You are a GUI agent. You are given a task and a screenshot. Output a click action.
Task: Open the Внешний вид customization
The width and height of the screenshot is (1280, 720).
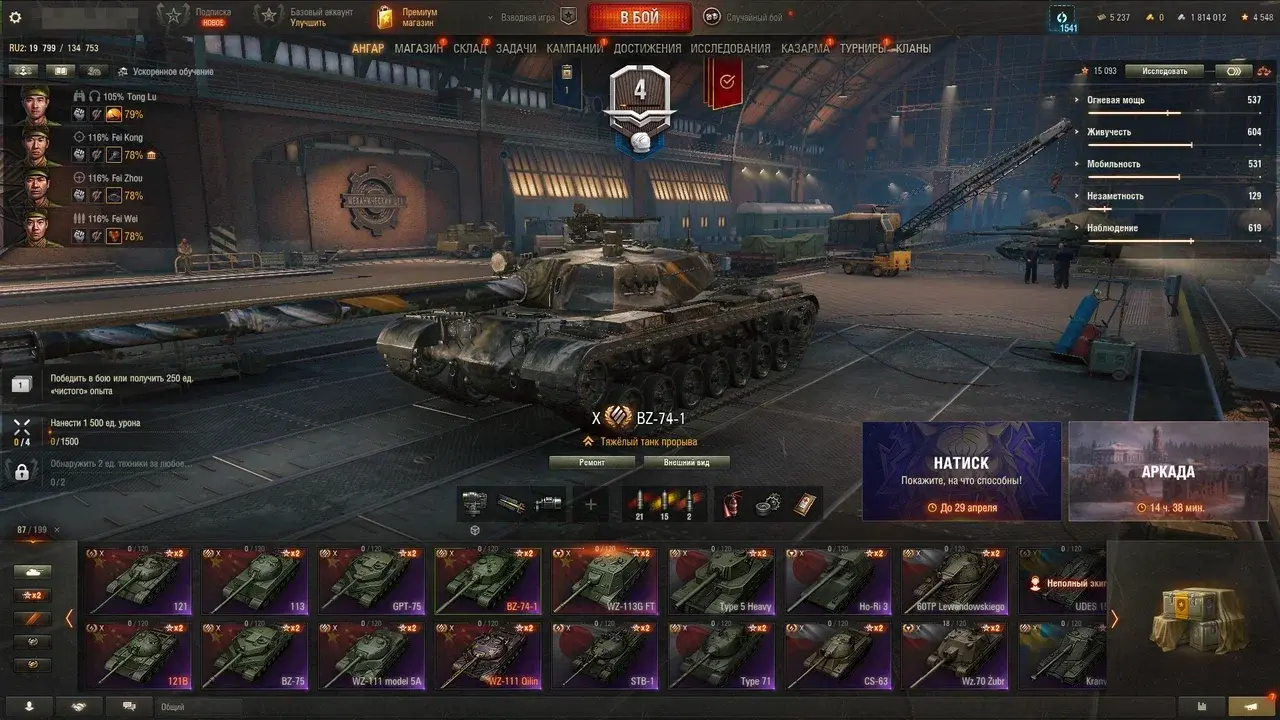coord(686,462)
